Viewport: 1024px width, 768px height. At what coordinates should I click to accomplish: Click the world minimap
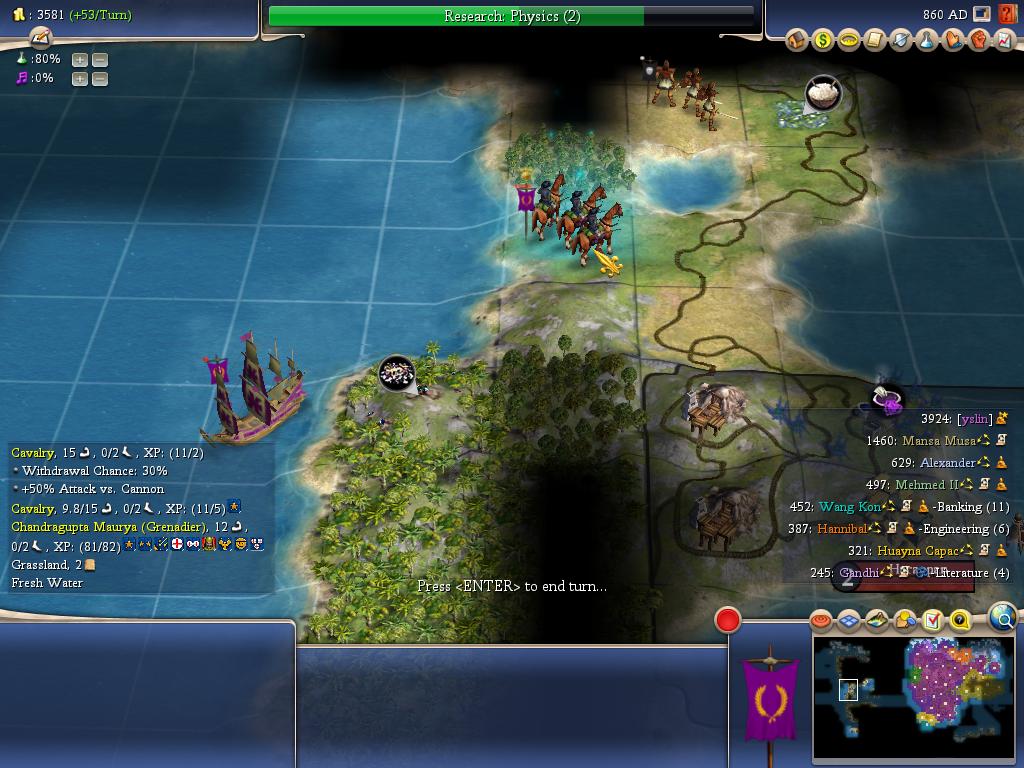tap(913, 697)
